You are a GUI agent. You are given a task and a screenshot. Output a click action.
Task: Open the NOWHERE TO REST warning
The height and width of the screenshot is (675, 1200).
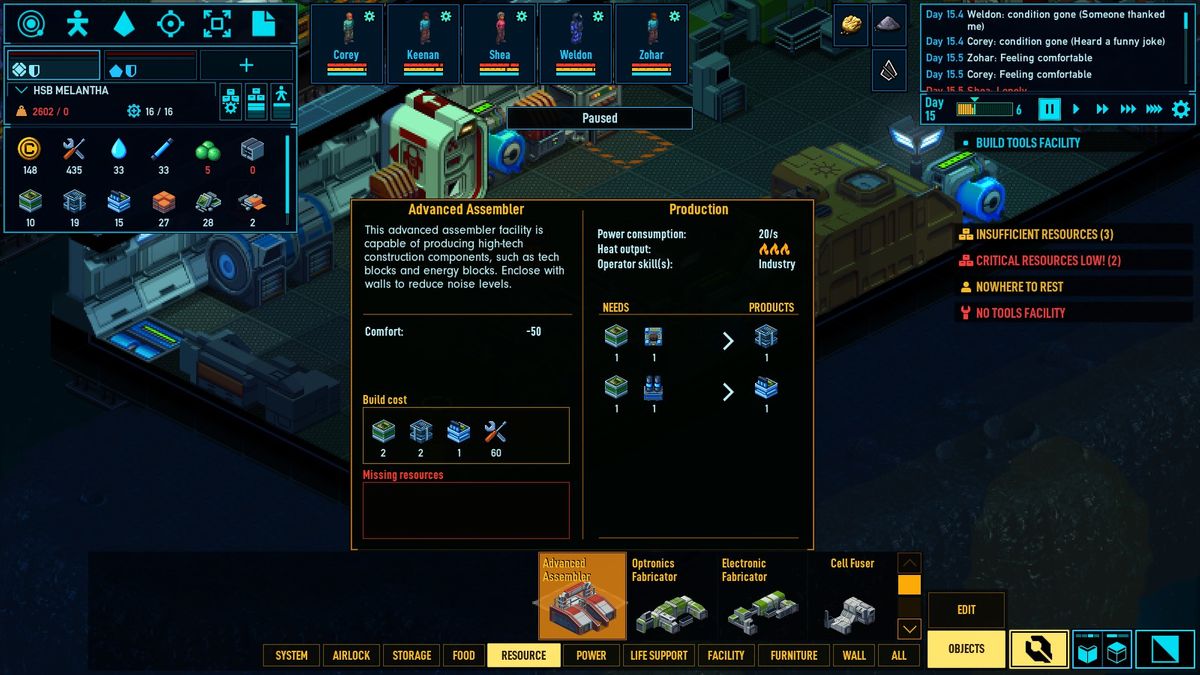pos(1018,287)
